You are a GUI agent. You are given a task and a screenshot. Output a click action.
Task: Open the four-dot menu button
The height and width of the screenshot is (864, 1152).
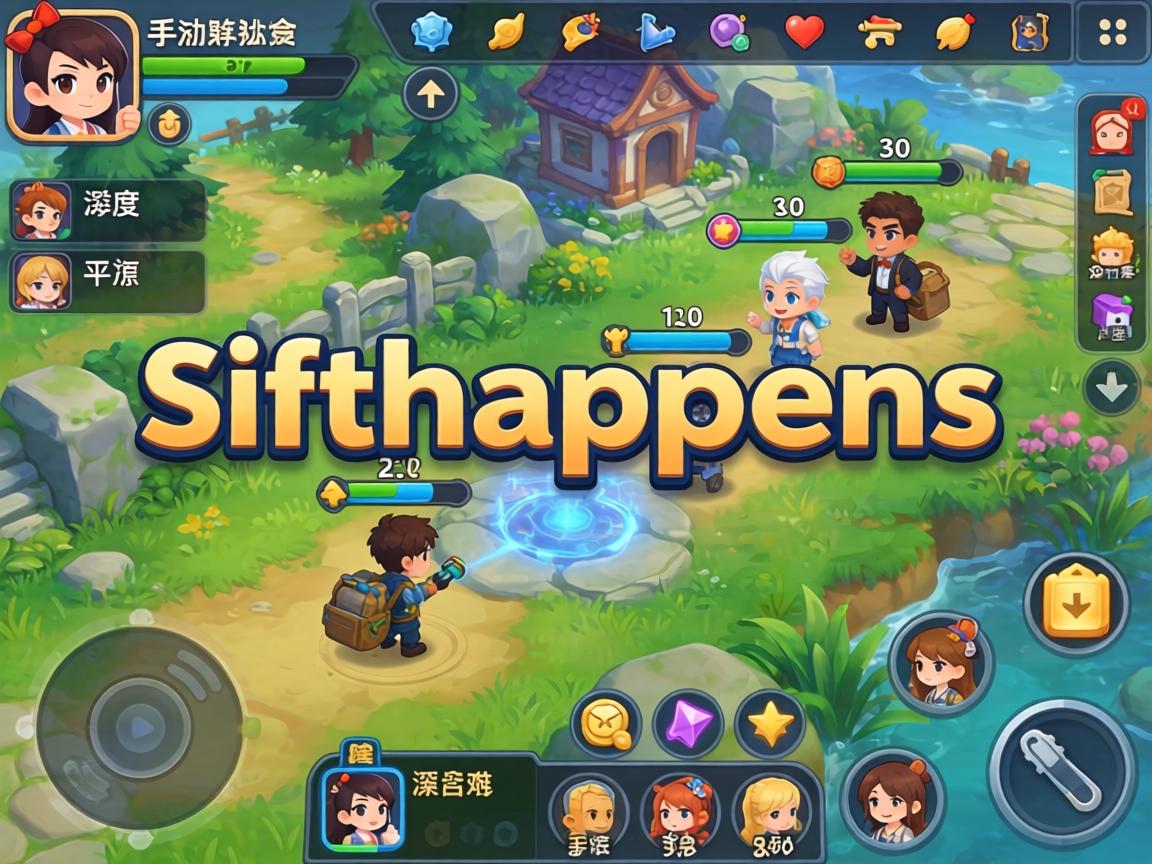tap(1112, 32)
